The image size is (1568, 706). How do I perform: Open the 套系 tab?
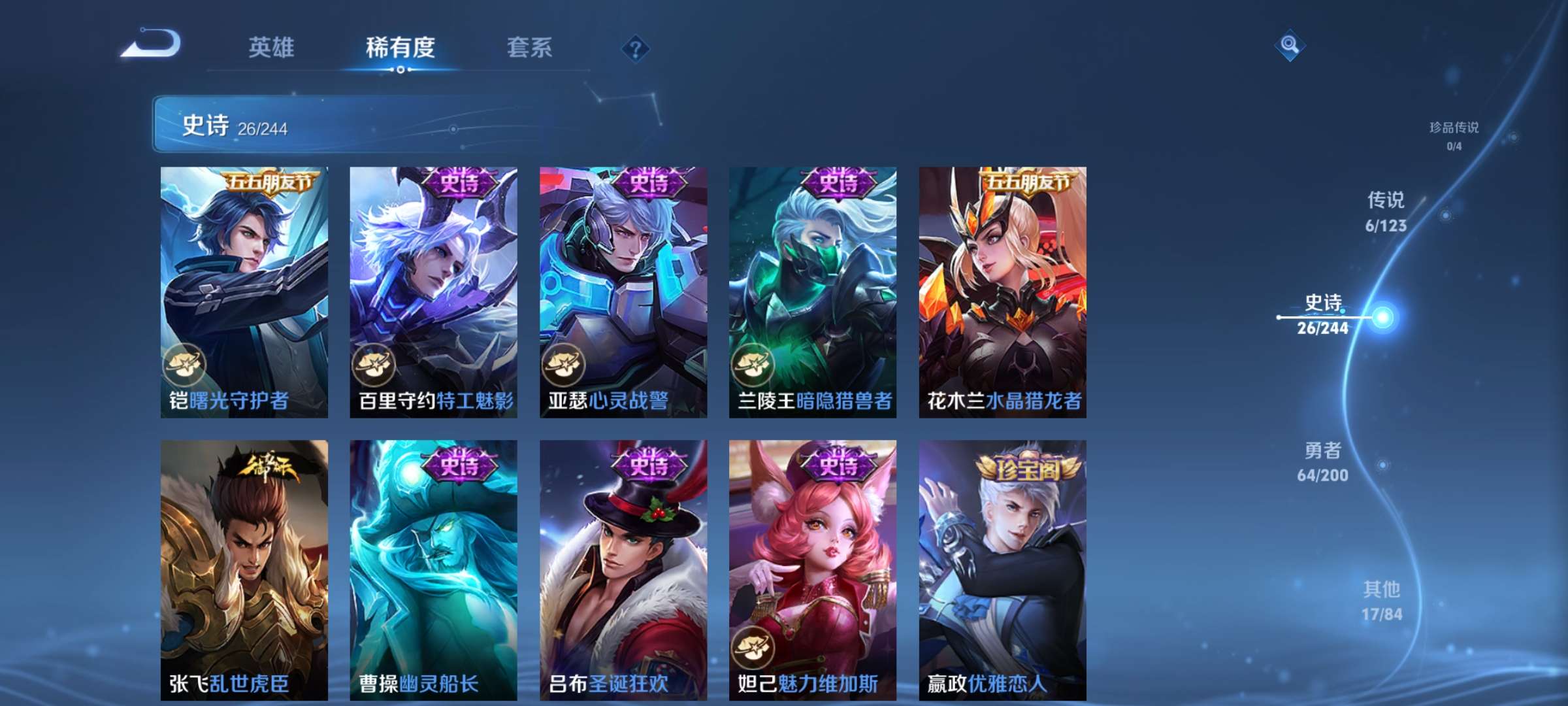click(529, 48)
